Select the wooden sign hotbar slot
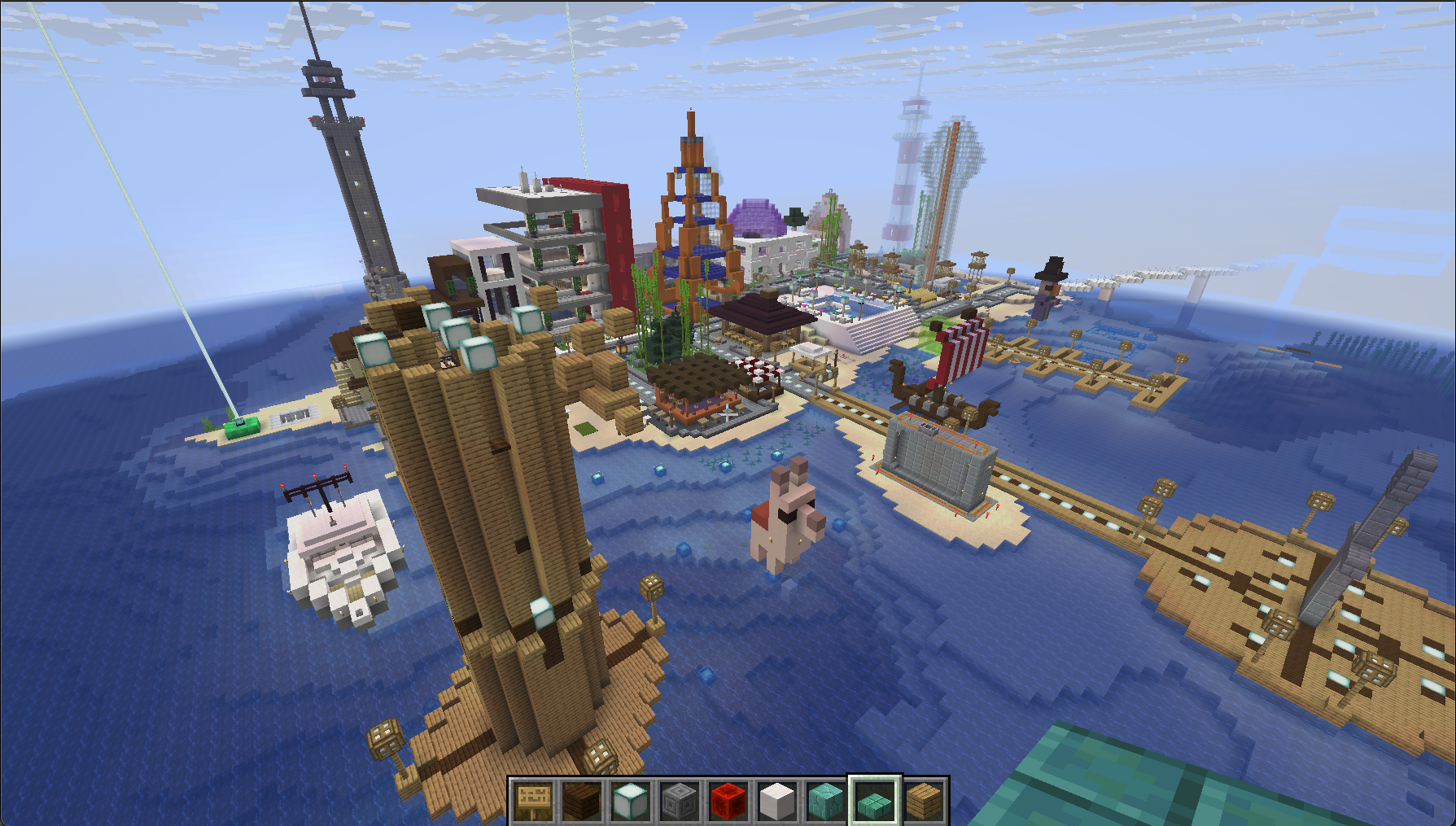Image resolution: width=1456 pixels, height=826 pixels. tap(534, 801)
